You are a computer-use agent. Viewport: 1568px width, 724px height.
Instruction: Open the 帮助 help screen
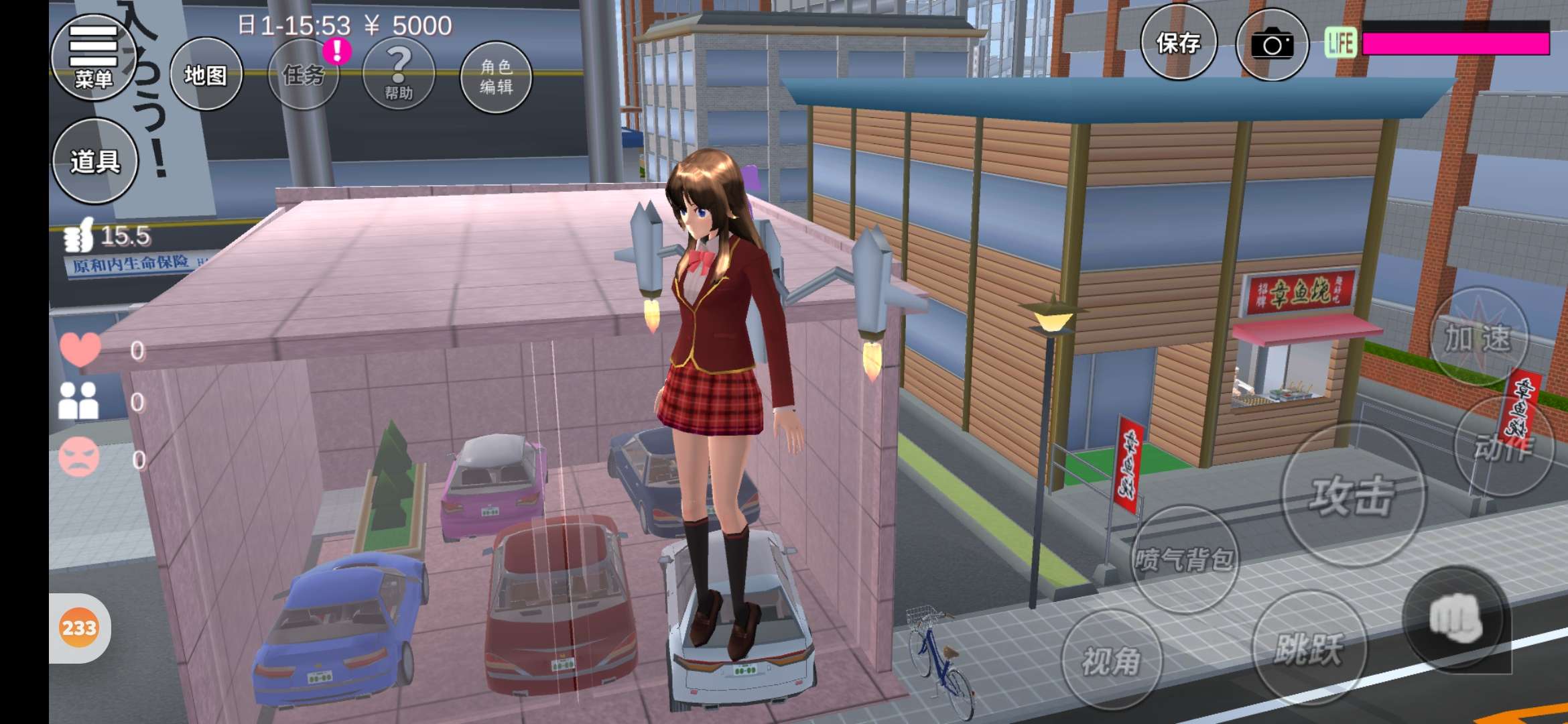tap(399, 74)
